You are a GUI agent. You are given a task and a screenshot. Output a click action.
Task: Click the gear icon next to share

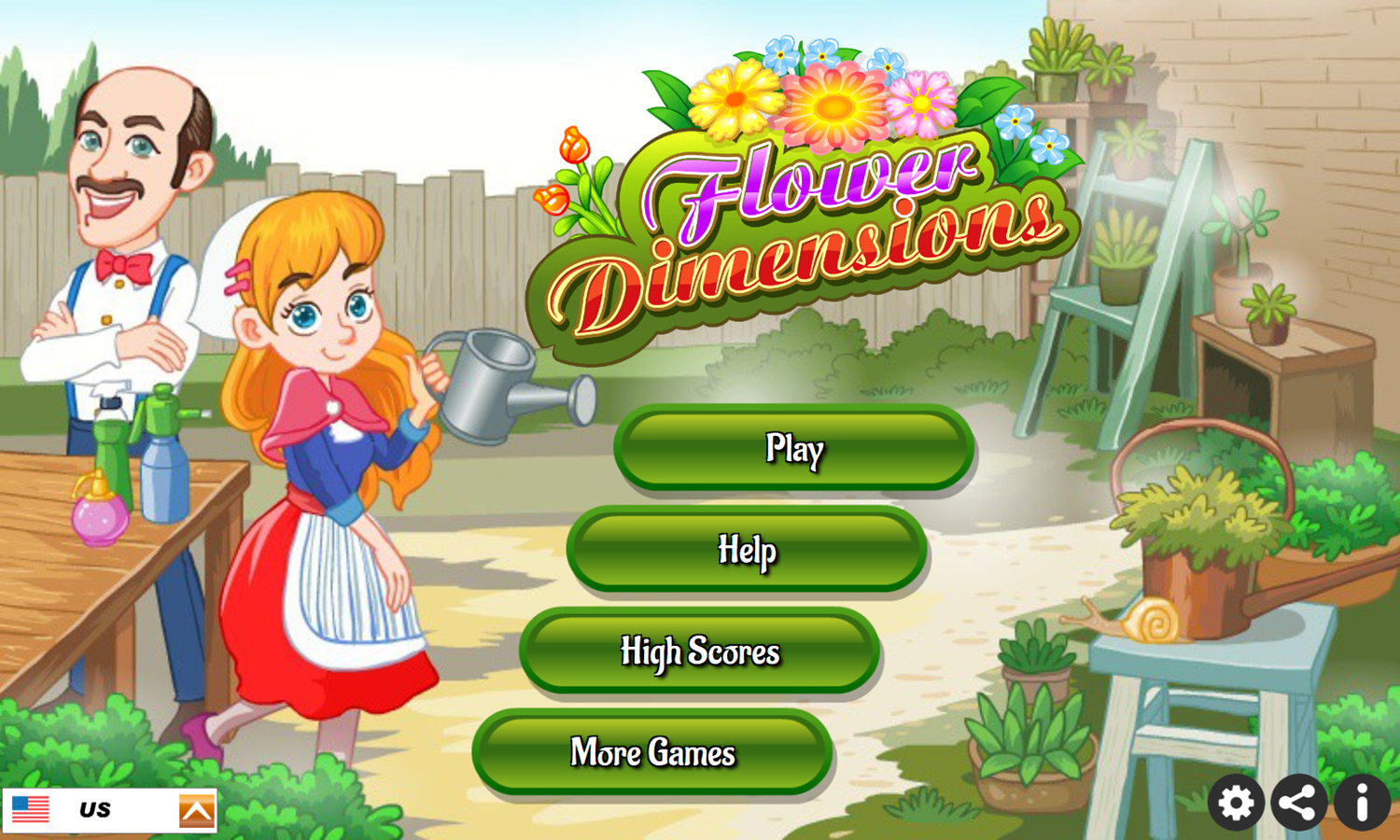coord(1236,801)
